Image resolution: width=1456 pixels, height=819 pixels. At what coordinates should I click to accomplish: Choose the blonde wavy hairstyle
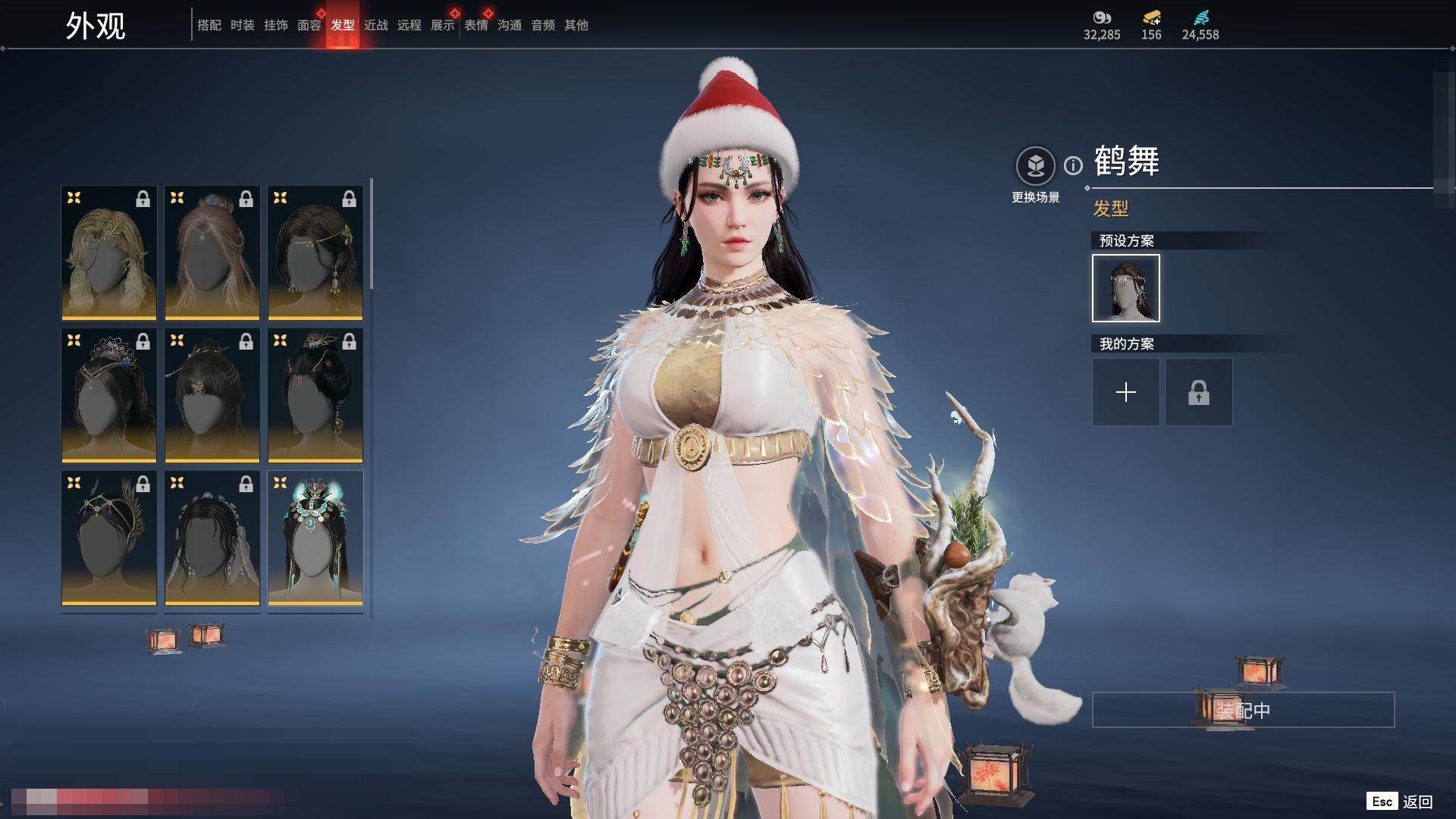tap(109, 253)
